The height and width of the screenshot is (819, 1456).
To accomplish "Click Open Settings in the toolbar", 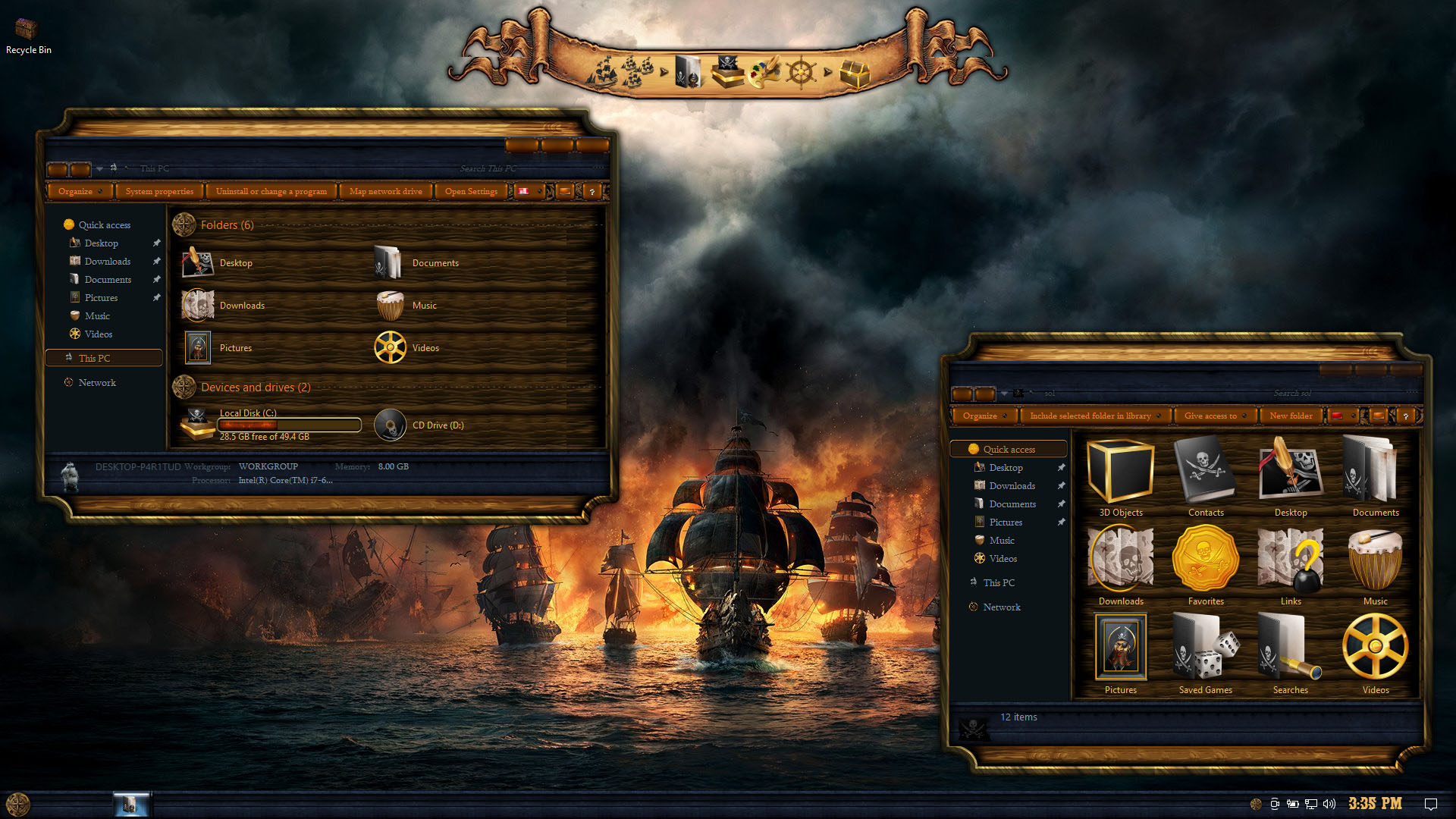I will point(471,191).
